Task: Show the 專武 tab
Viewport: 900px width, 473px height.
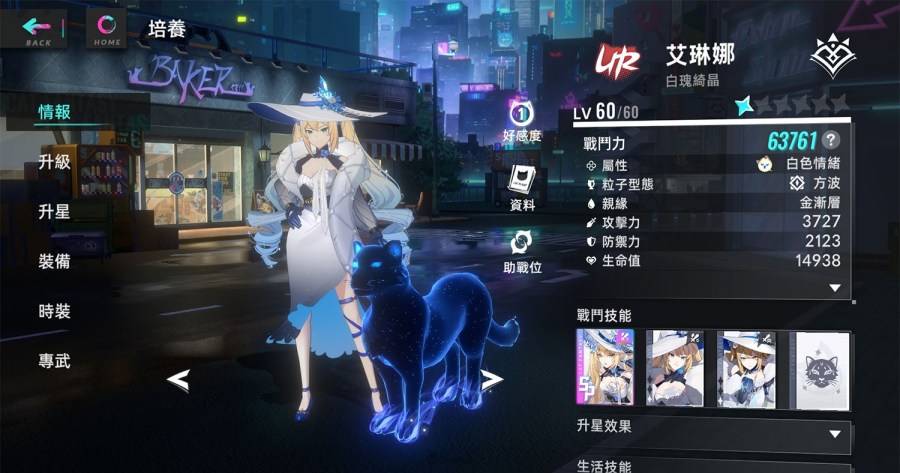Action: pyautogui.click(x=54, y=360)
